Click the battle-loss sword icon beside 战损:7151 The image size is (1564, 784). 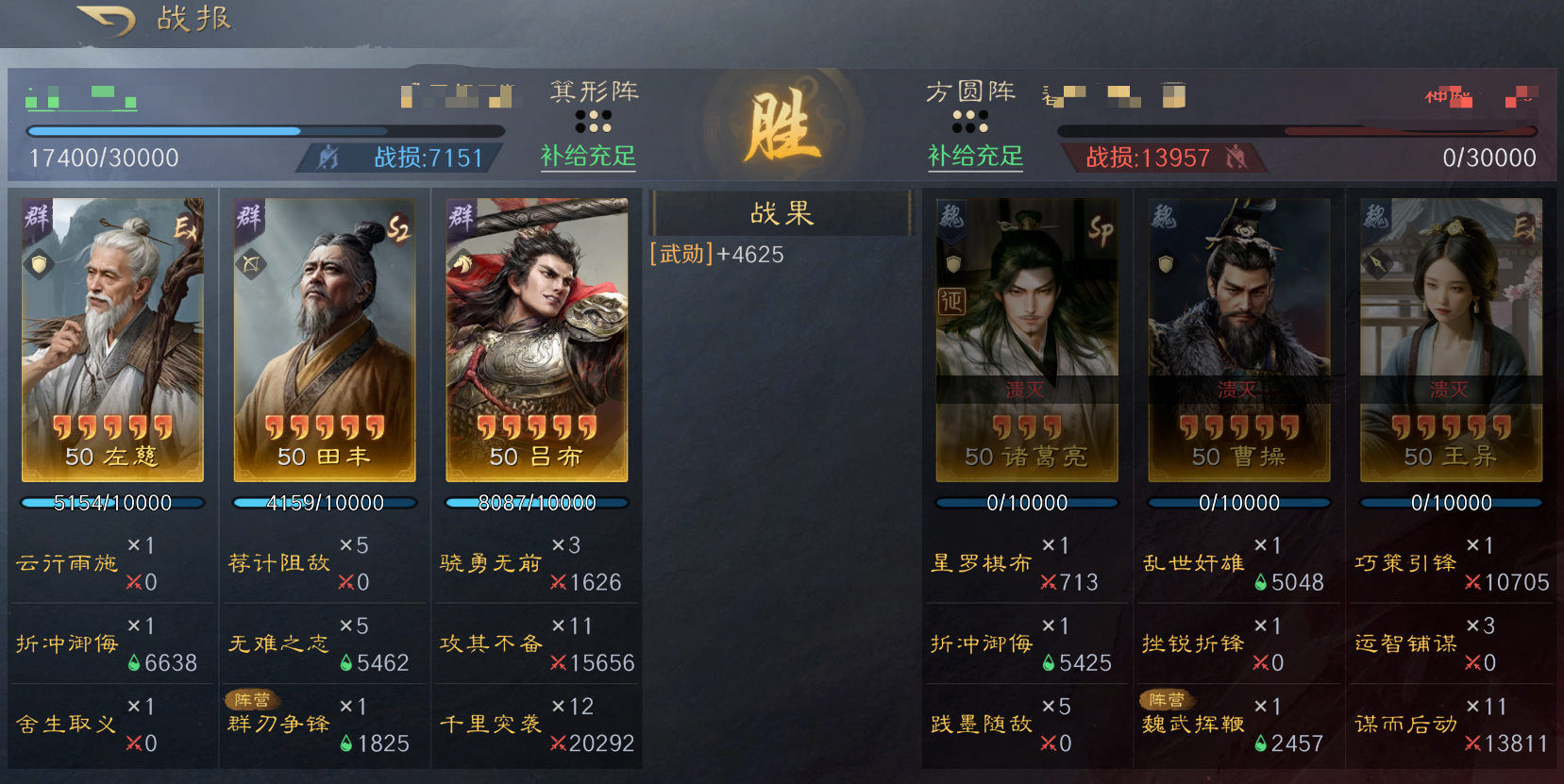pyautogui.click(x=326, y=156)
